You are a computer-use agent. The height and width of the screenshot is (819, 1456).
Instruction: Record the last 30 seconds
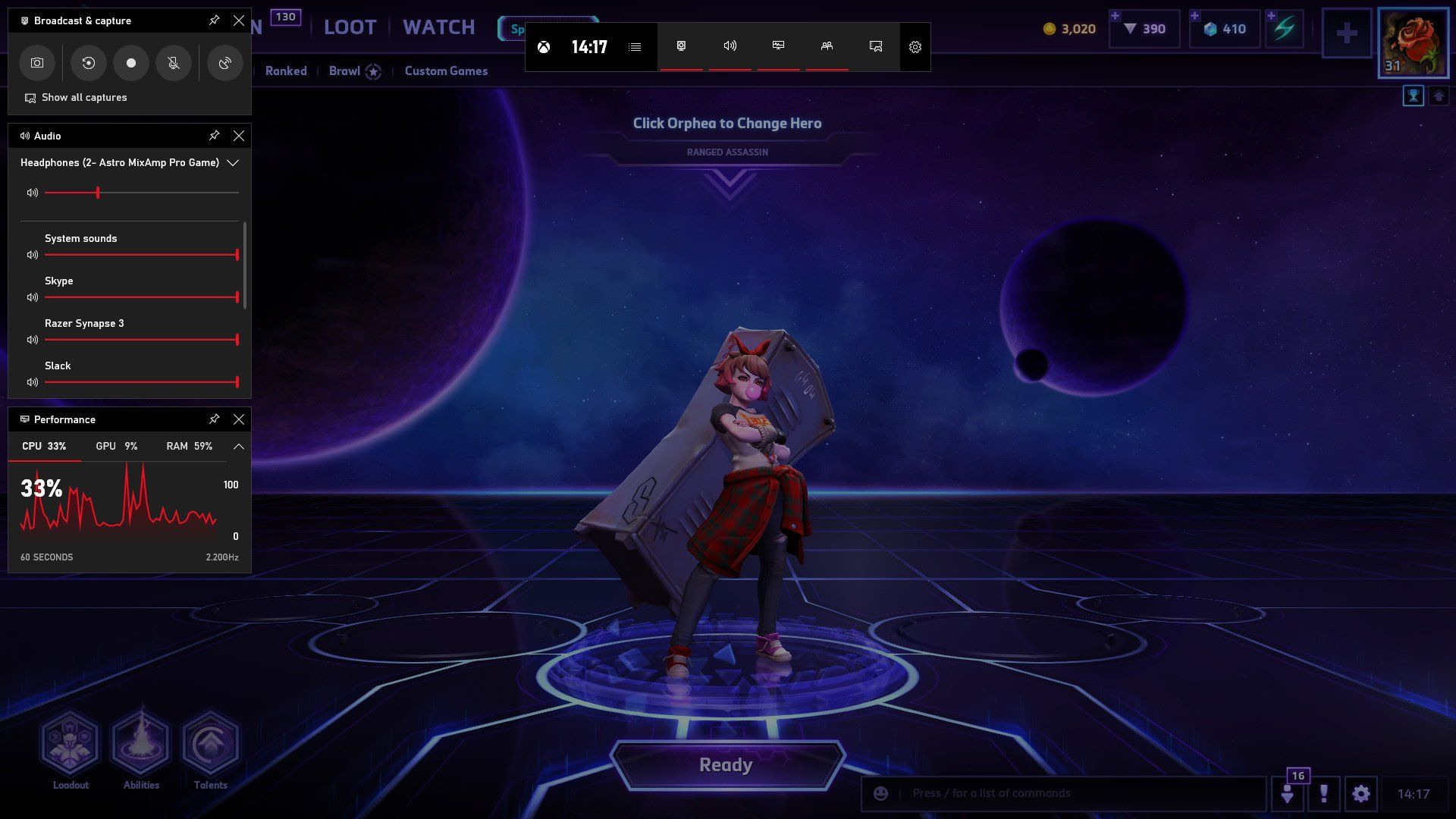point(88,63)
